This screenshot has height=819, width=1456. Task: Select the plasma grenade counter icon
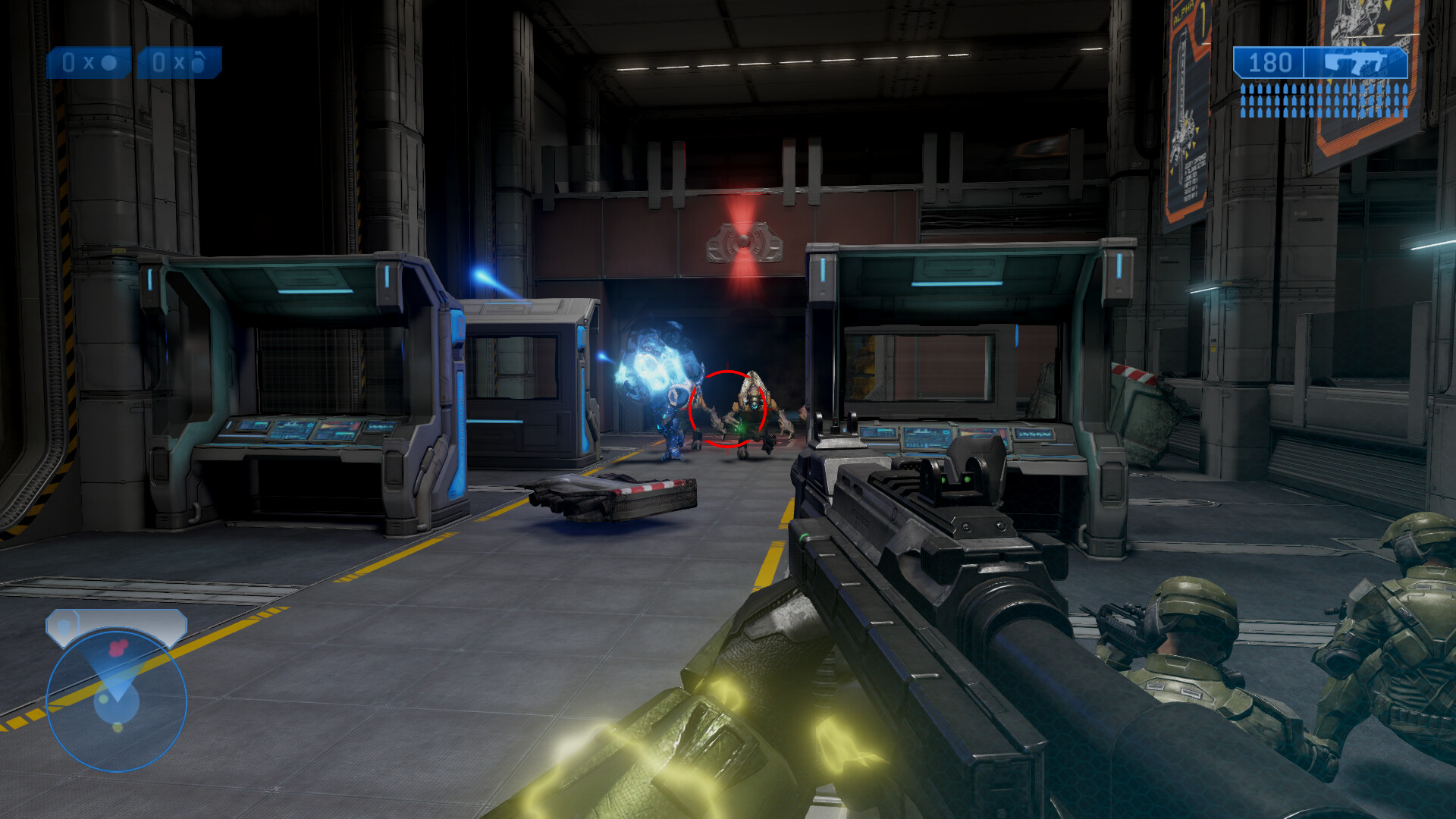click(x=180, y=63)
